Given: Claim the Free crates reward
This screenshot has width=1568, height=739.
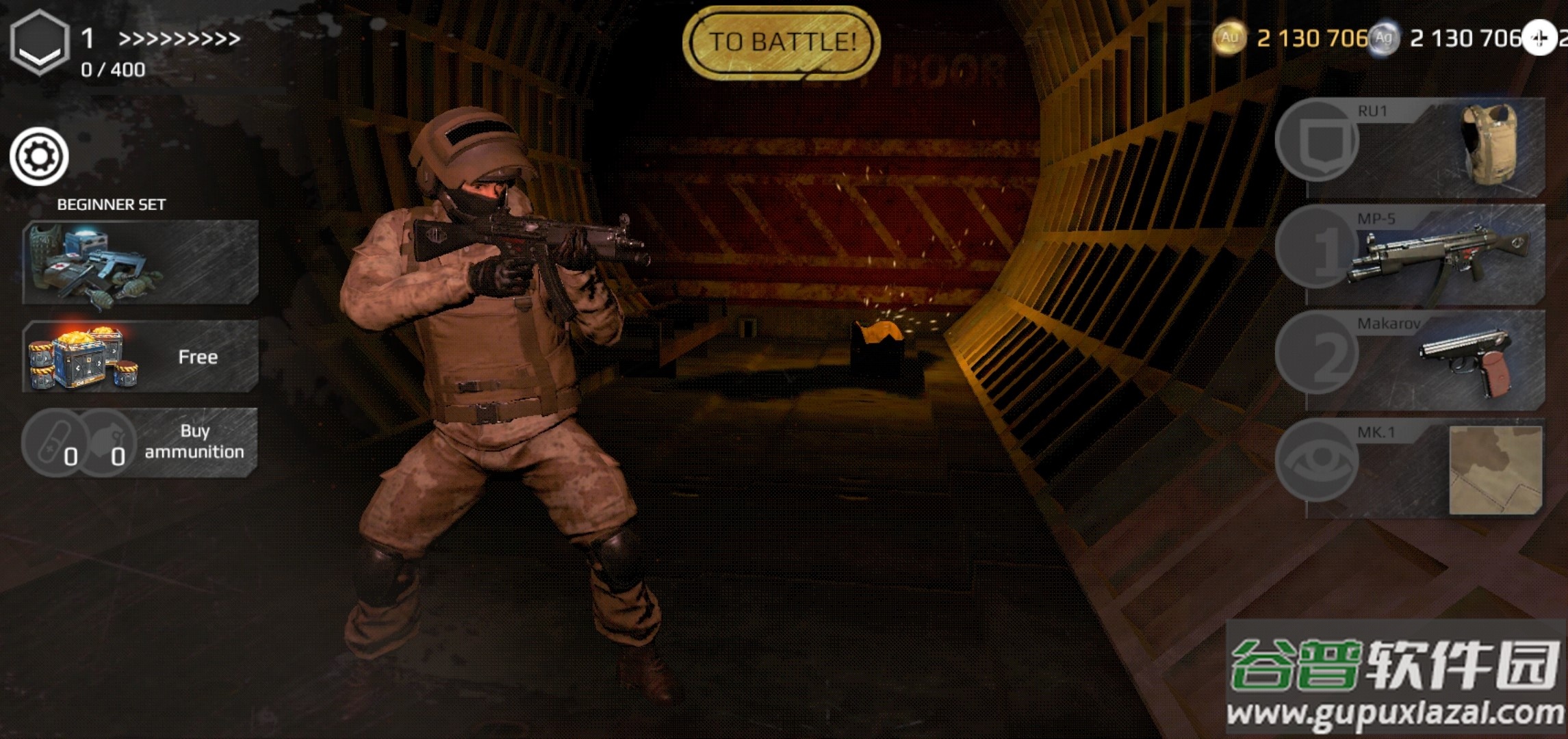Looking at the screenshot, I should click(x=140, y=356).
